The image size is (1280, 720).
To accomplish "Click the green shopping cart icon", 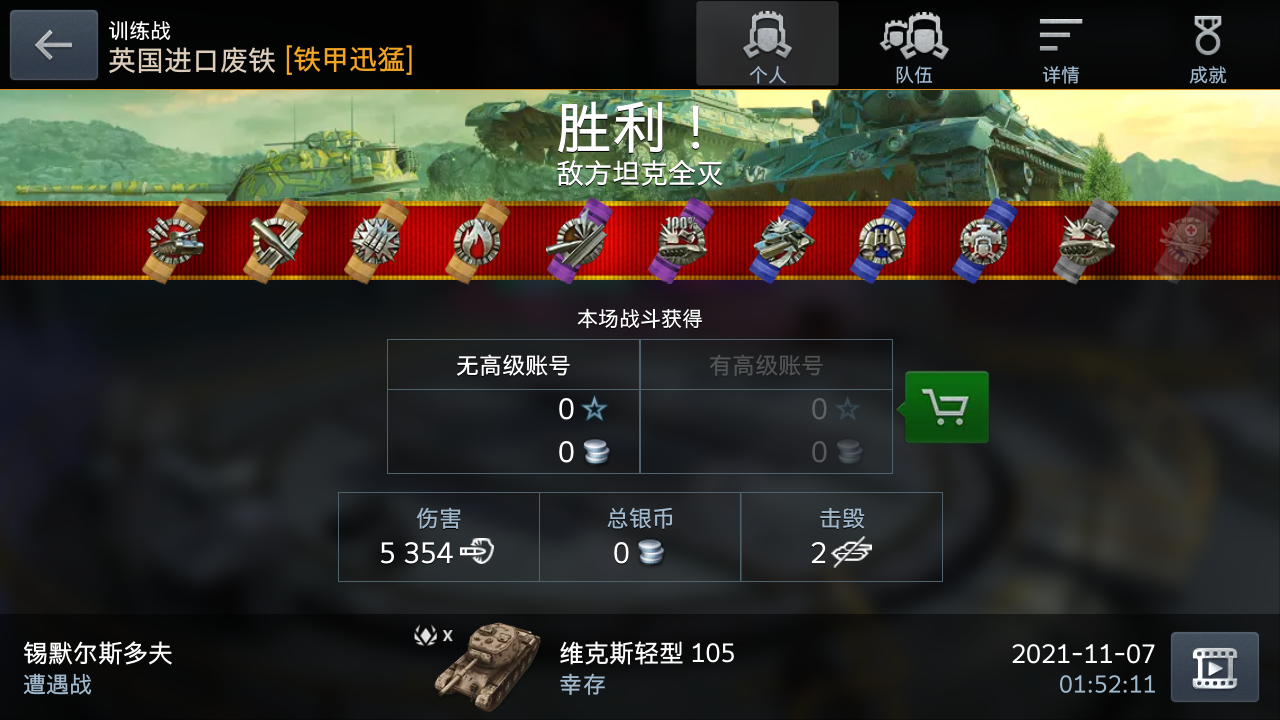I will click(946, 407).
